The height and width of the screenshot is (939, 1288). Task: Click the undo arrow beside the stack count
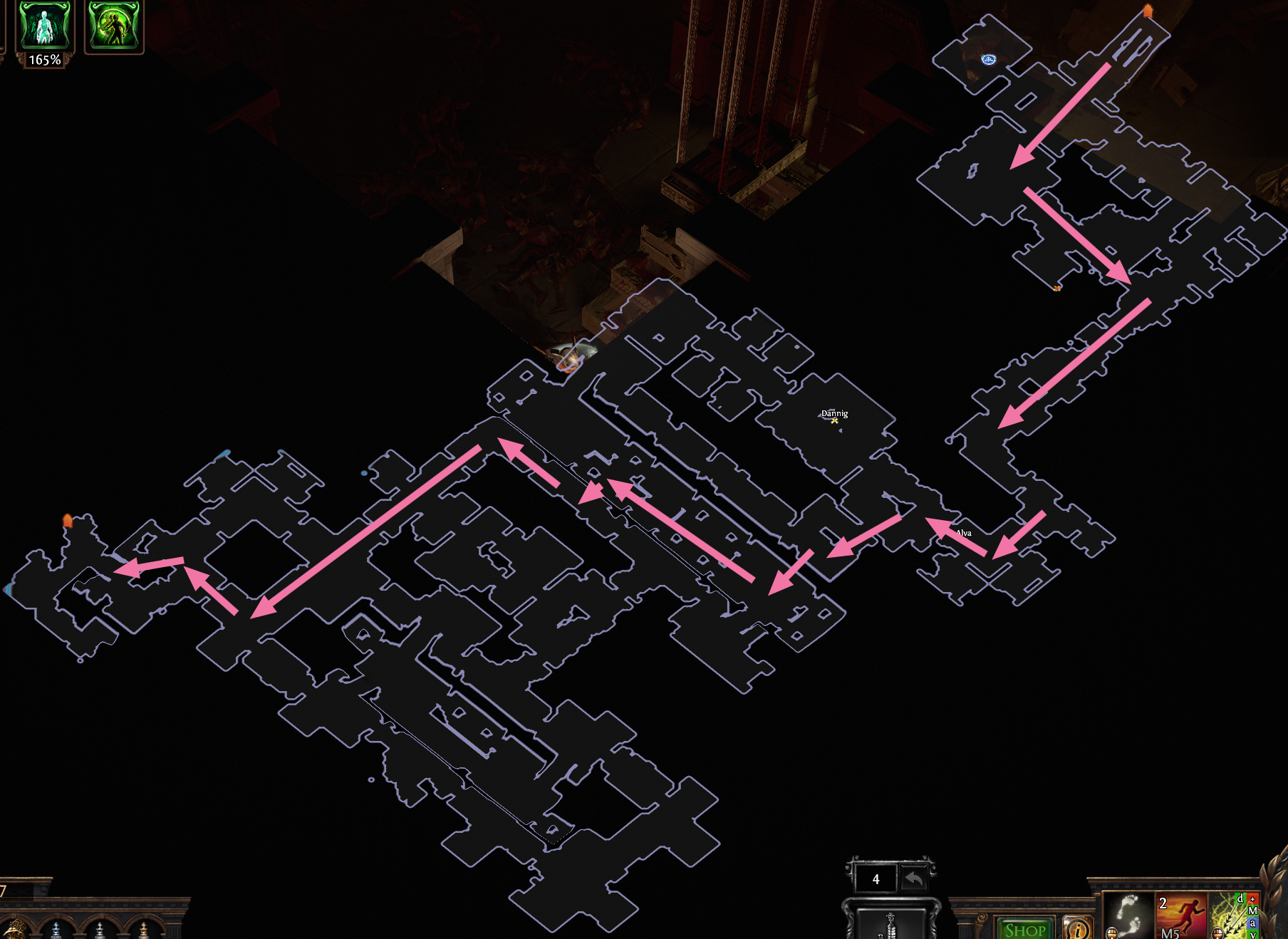point(914,878)
